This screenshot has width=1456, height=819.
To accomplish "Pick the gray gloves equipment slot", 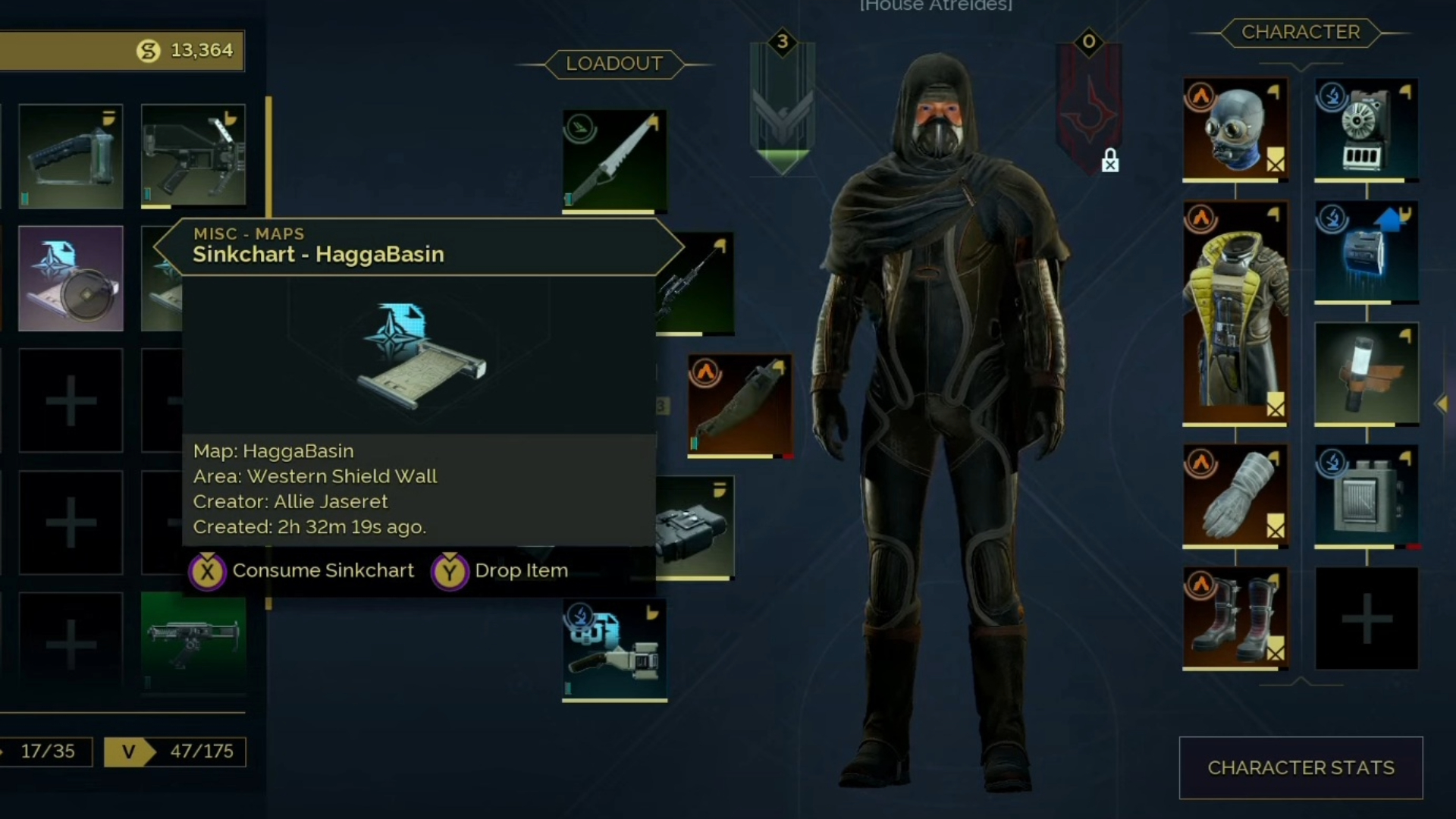I will (x=1235, y=494).
